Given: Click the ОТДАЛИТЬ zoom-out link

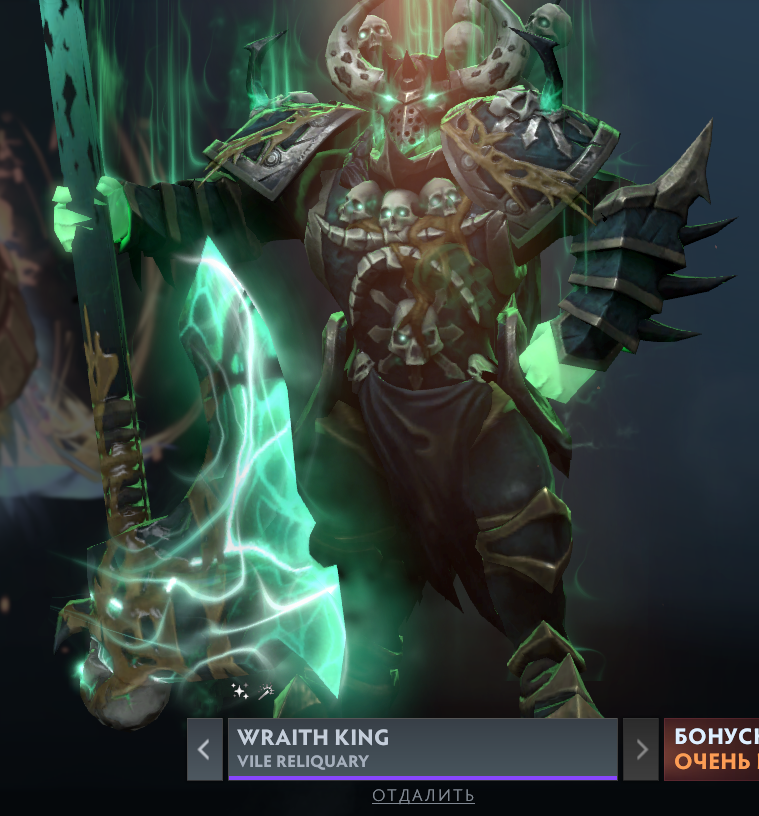Looking at the screenshot, I should click(423, 796).
